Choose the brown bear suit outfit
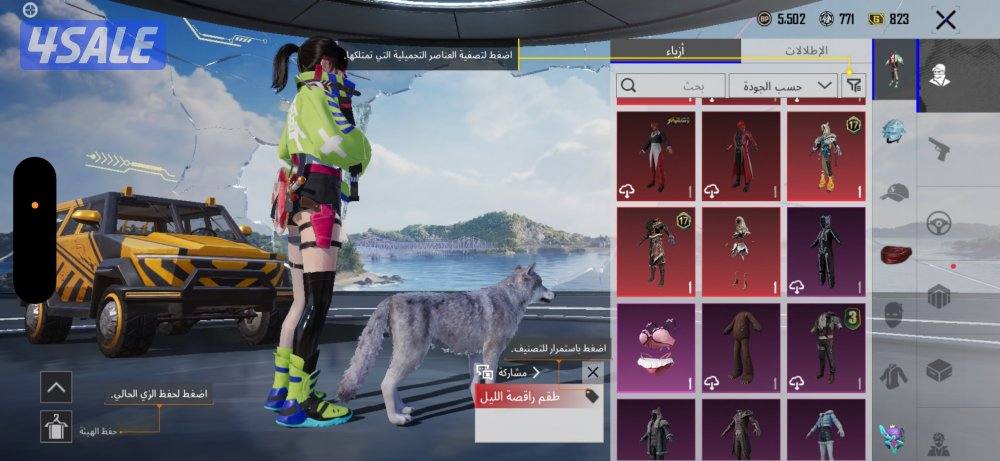Viewport: 1000px width, 461px height. tap(741, 346)
